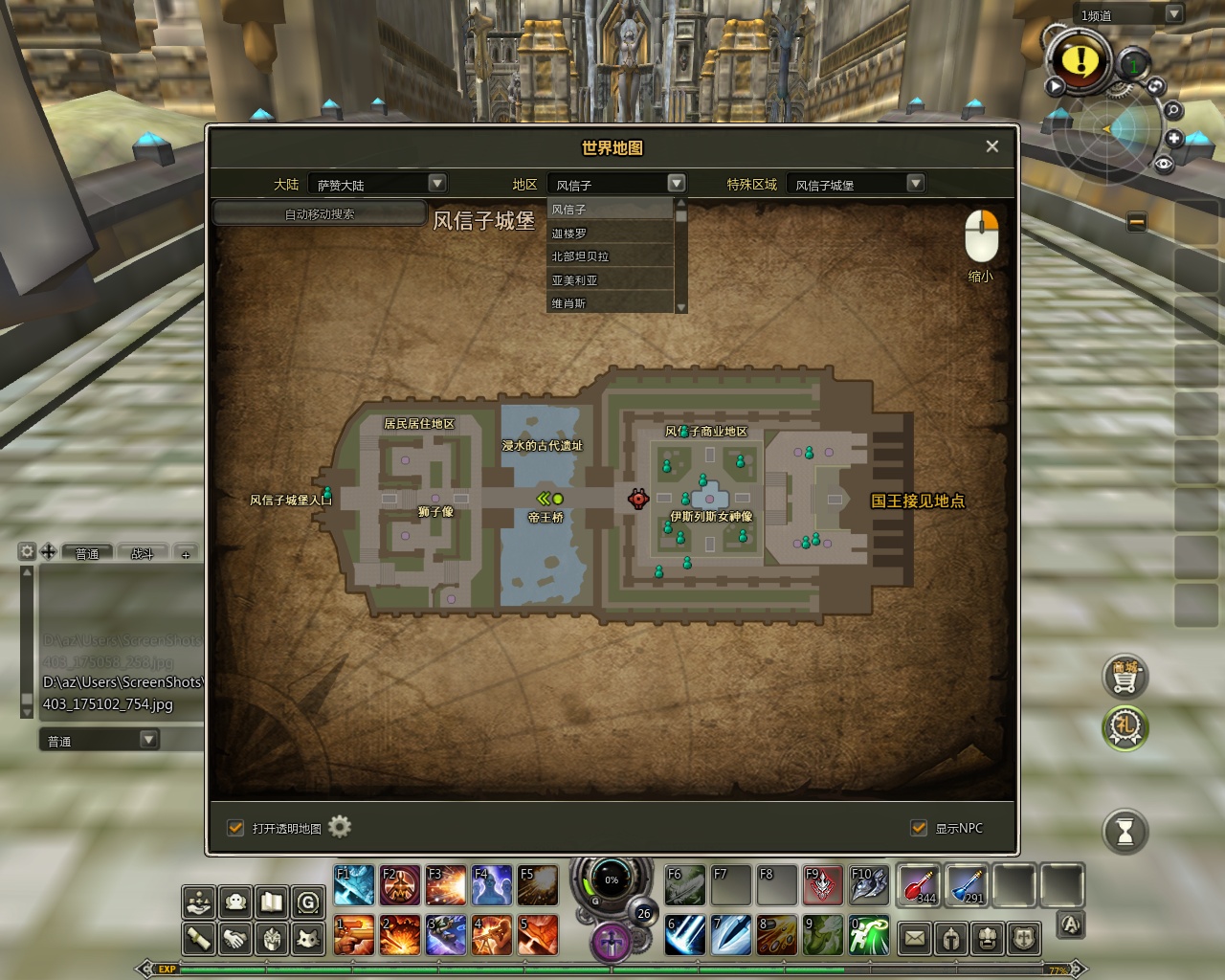Toggle the 打开透明地图 checkbox
1225x980 pixels.
[235, 828]
